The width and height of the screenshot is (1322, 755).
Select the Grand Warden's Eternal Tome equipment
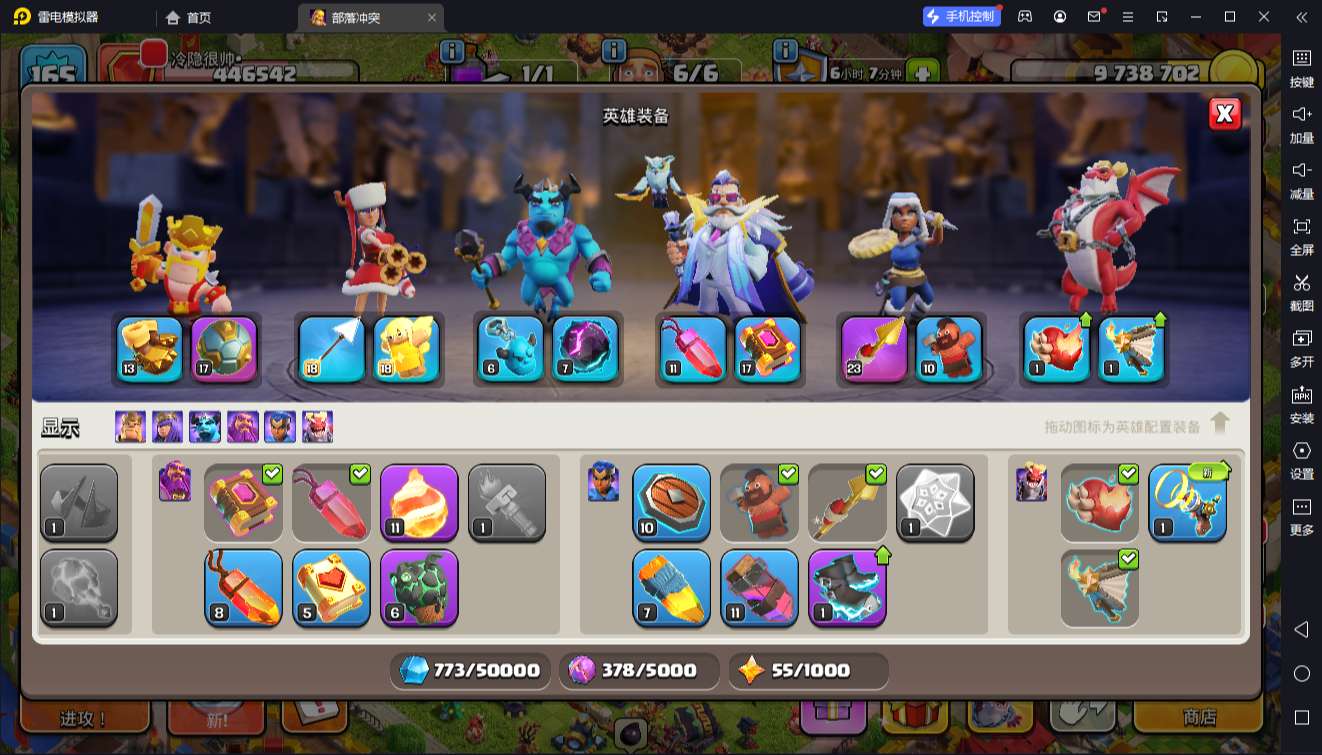pos(768,349)
